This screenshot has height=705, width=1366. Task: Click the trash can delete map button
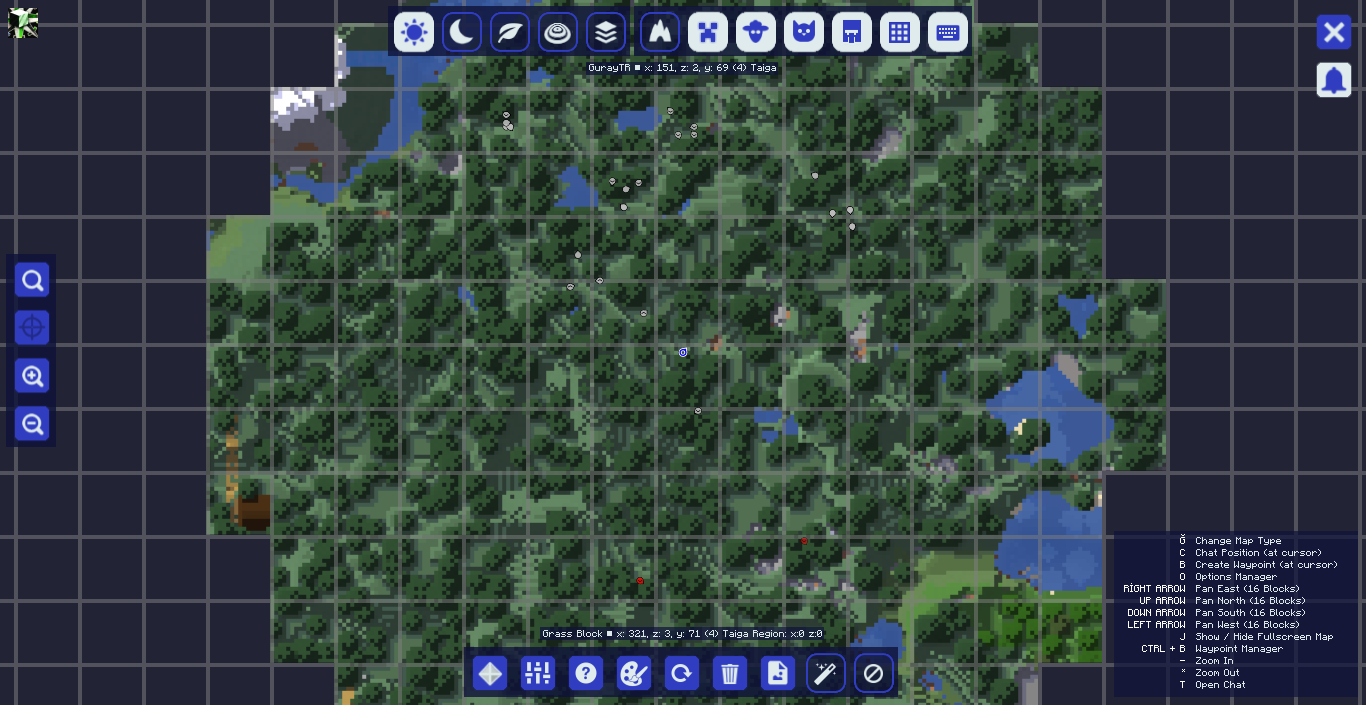tap(730, 673)
